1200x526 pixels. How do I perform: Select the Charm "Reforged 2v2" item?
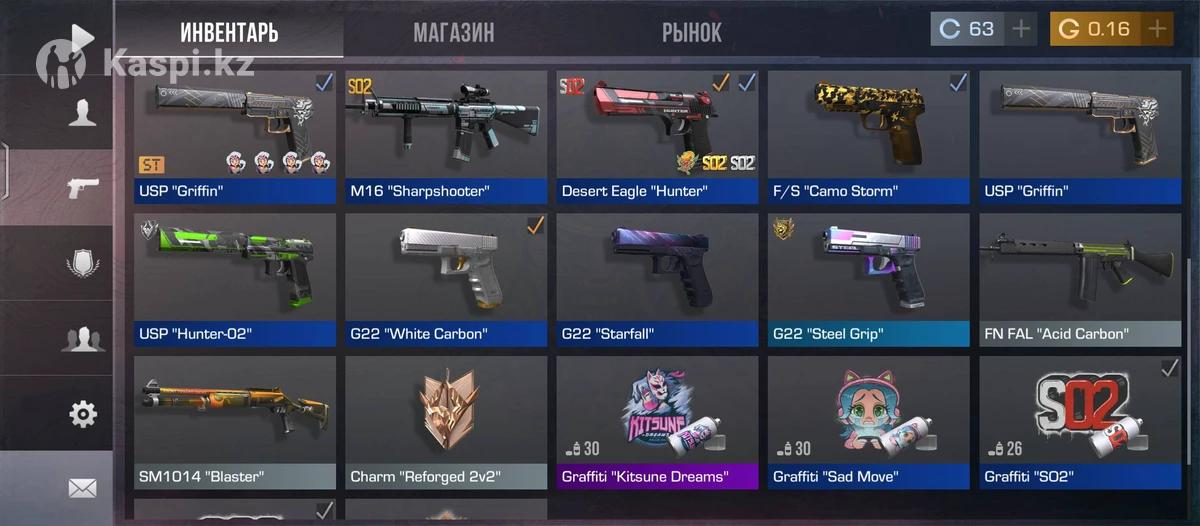tap(446, 422)
